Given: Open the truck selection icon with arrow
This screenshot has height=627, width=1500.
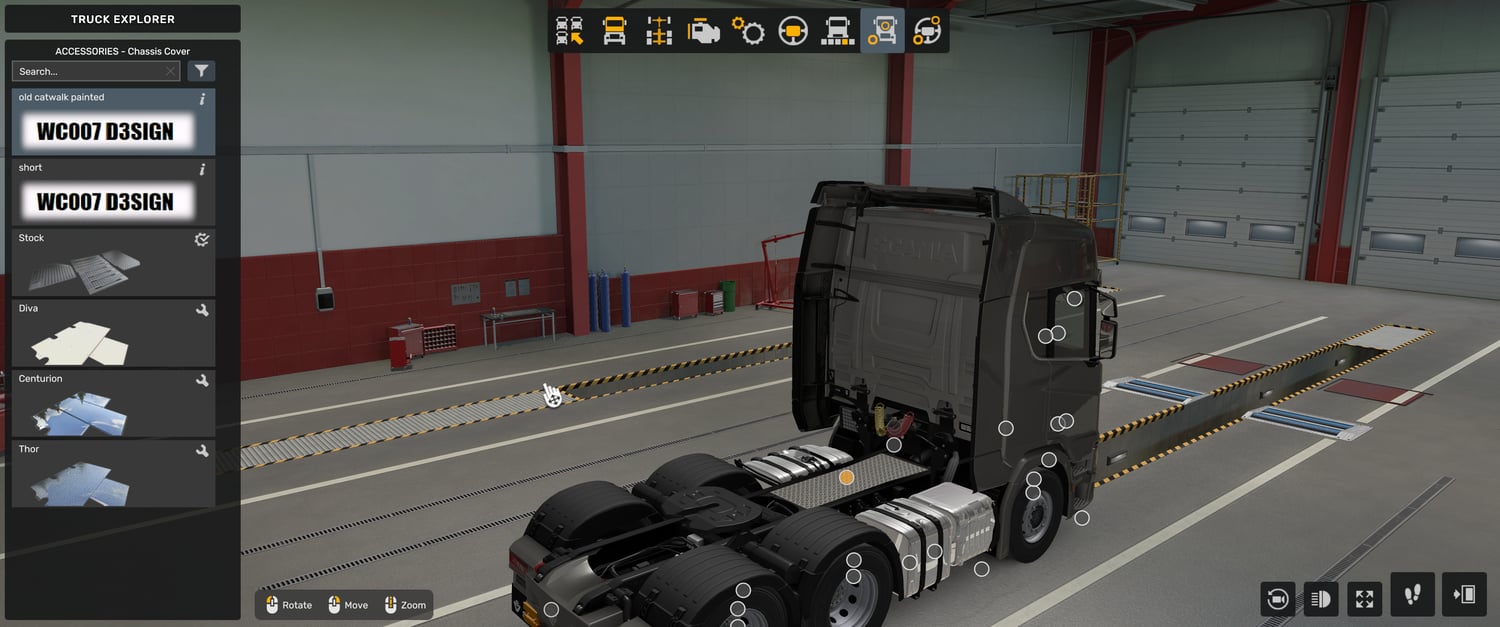Looking at the screenshot, I should tap(570, 31).
